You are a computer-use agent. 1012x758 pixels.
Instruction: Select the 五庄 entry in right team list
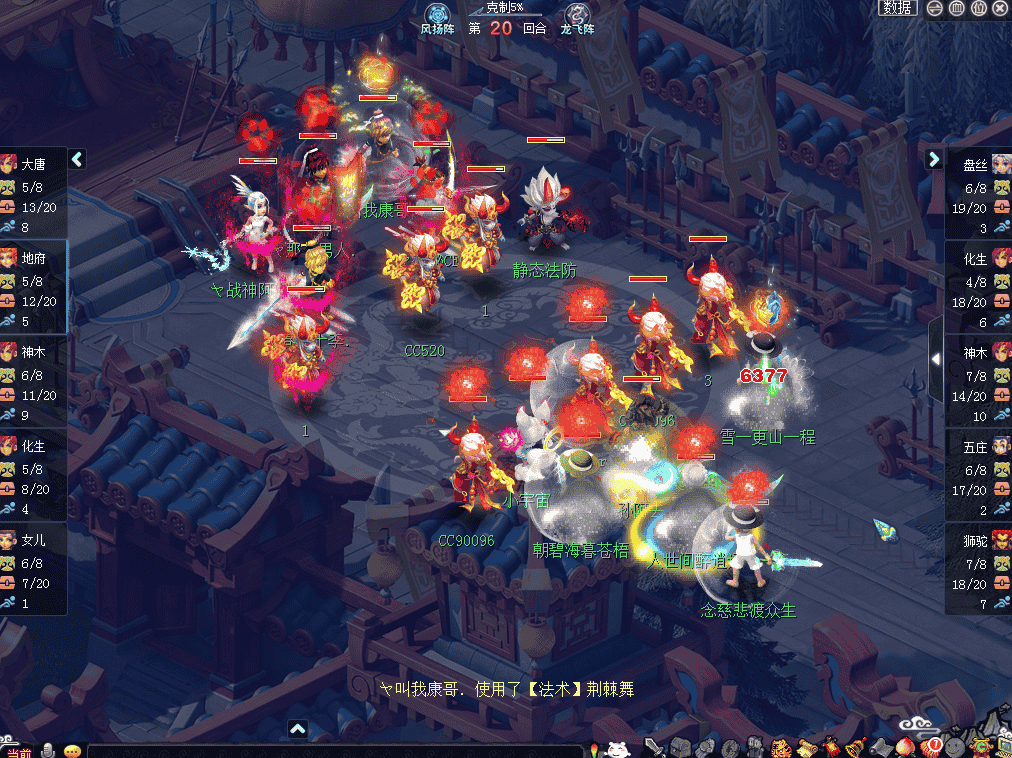coord(977,445)
